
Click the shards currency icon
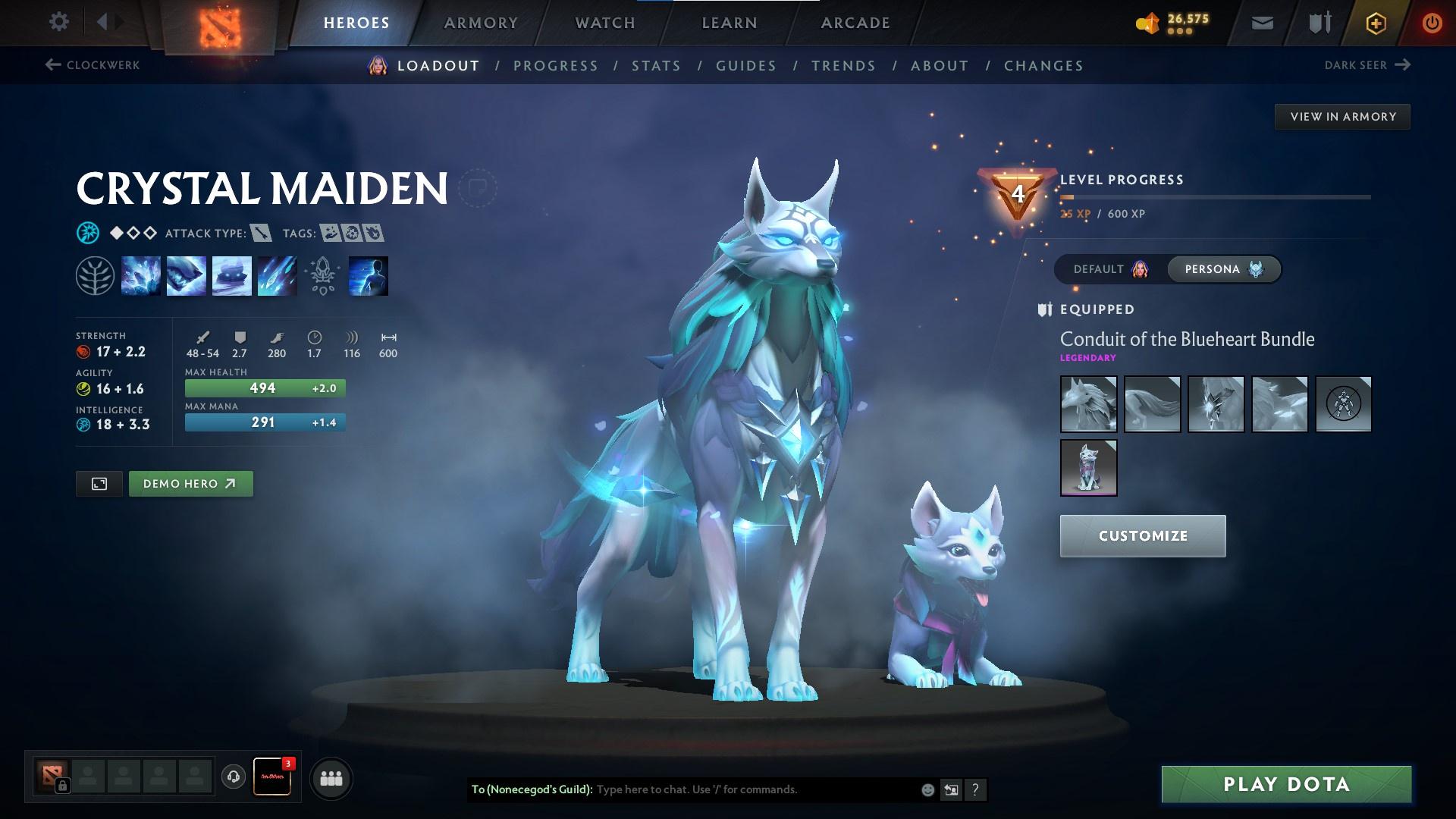click(1149, 22)
